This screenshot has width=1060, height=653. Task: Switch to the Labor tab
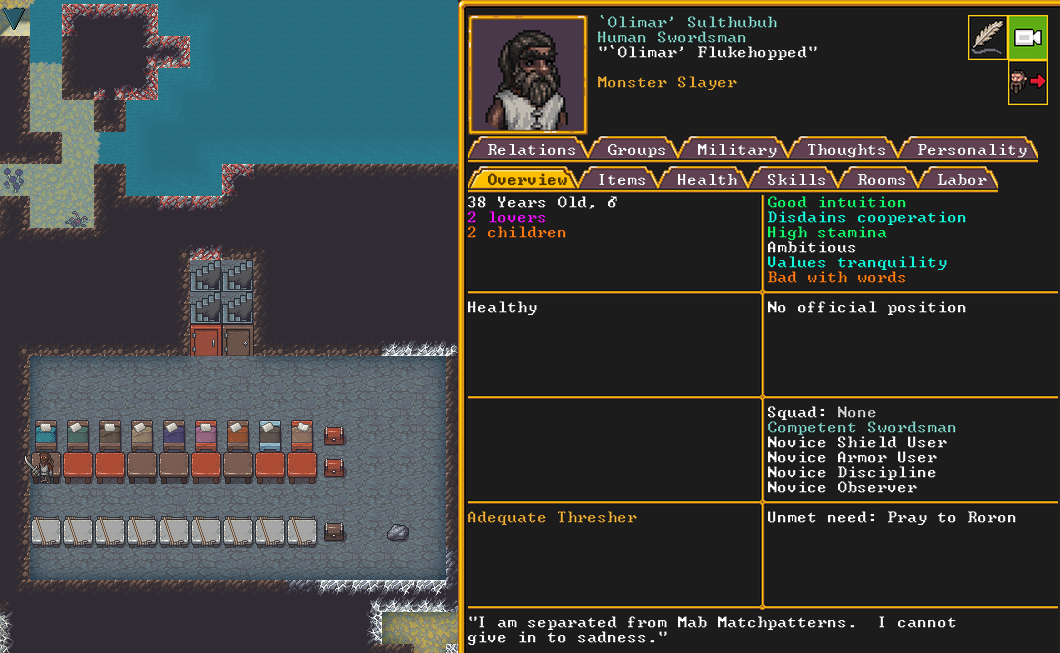pos(961,179)
